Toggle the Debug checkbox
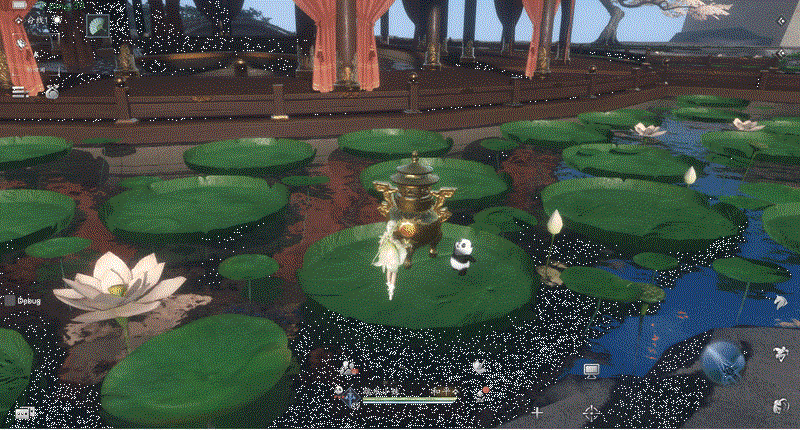This screenshot has height=430, width=800. (10, 300)
